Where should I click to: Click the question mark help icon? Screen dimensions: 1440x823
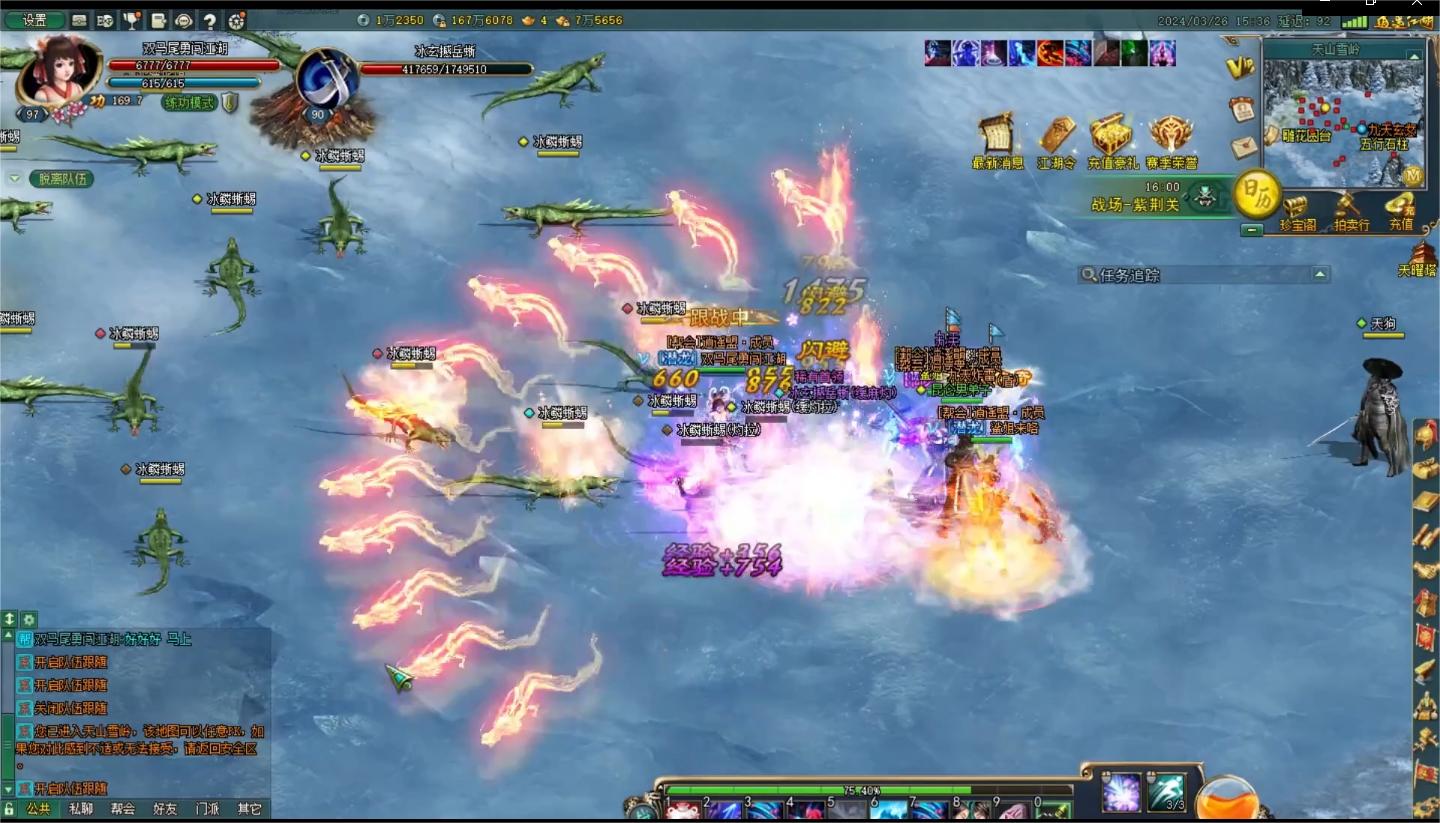click(x=210, y=21)
